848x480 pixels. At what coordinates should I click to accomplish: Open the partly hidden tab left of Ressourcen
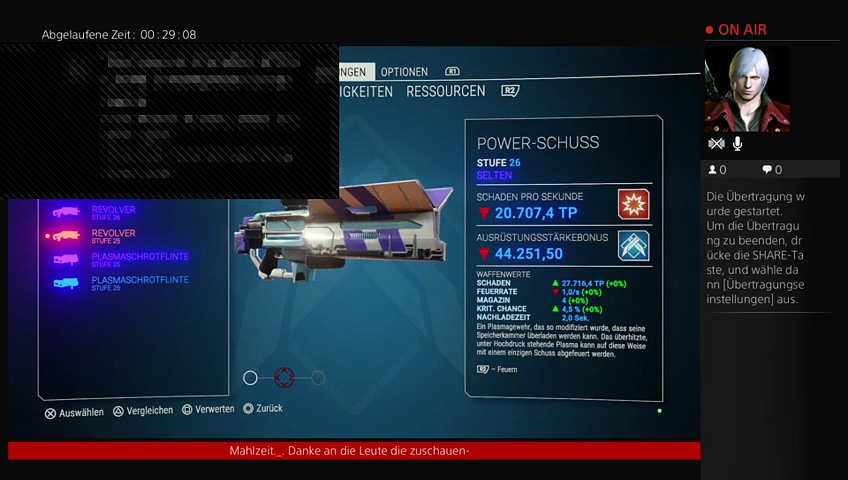click(x=366, y=91)
